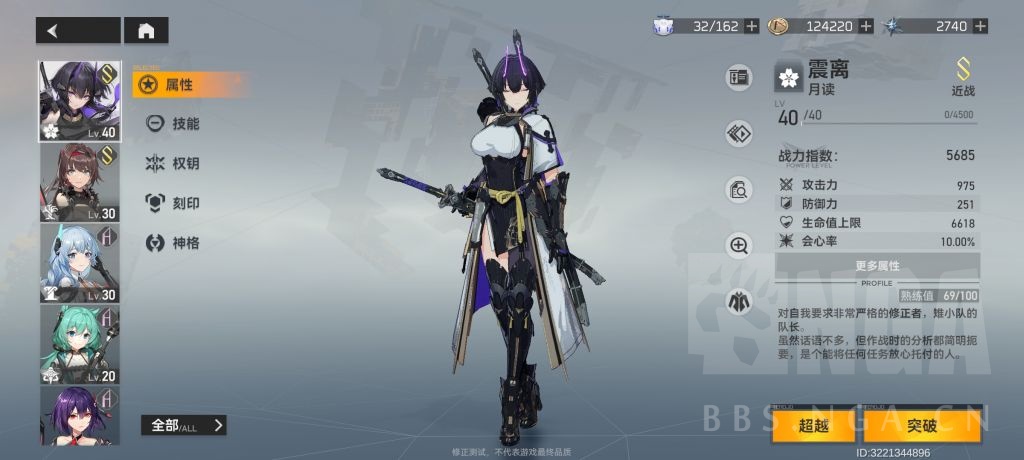Zoom in on the character with the magnifier icon
Image resolution: width=1024 pixels, height=460 pixels.
coord(739,244)
